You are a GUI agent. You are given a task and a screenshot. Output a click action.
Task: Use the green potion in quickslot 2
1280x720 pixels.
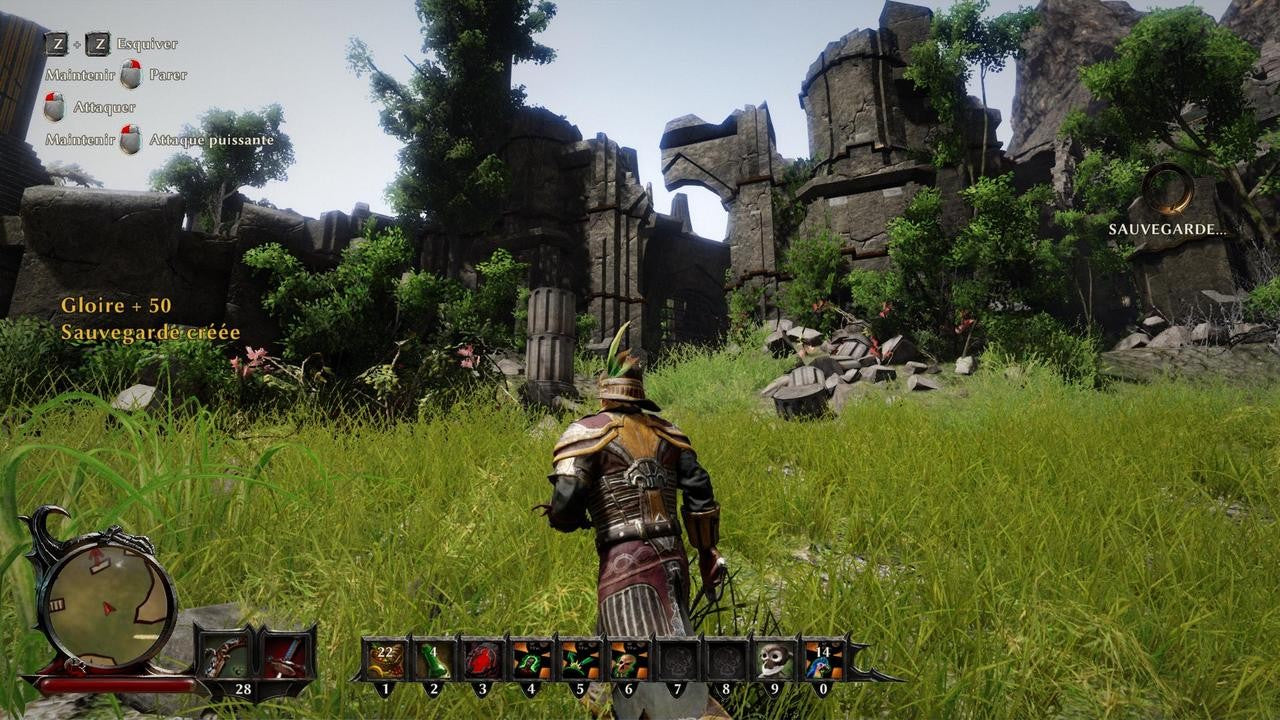[436, 660]
